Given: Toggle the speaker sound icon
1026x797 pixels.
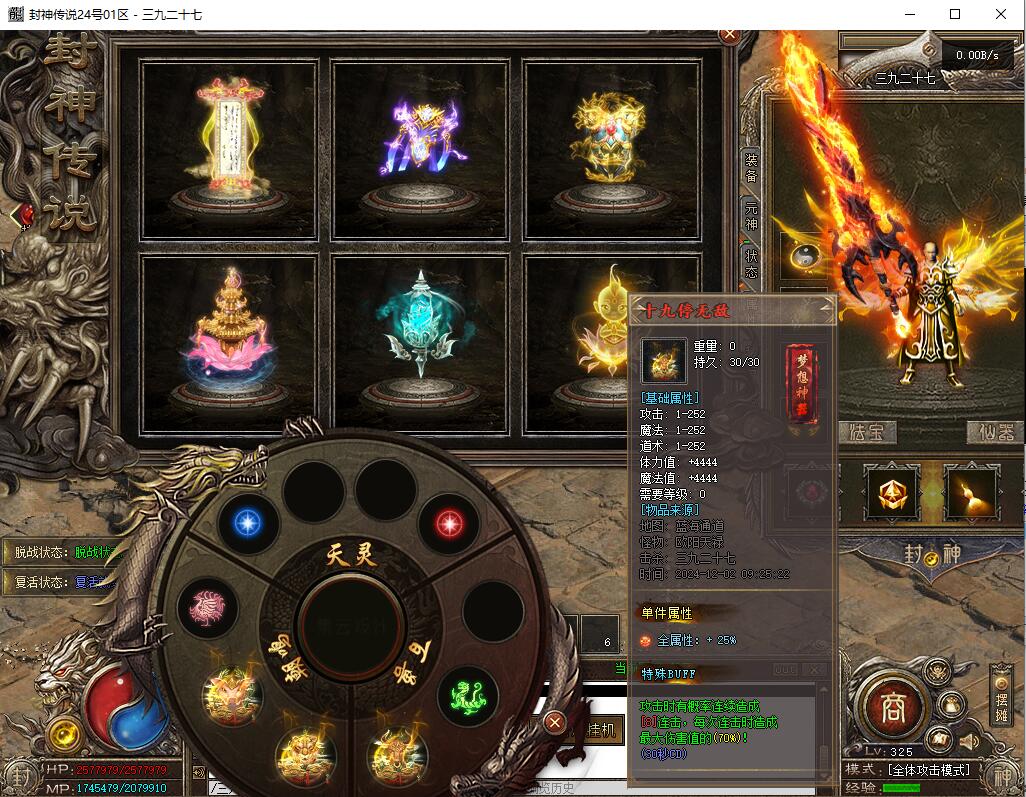Looking at the screenshot, I should 968,741.
